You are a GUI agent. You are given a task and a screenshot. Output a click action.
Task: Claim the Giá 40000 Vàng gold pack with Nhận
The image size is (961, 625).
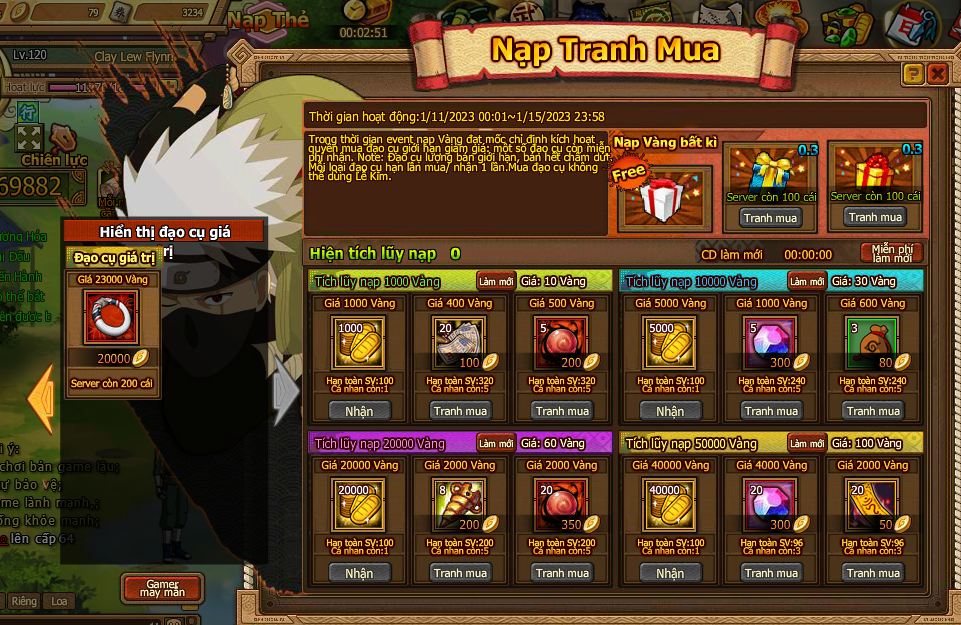tap(670, 573)
